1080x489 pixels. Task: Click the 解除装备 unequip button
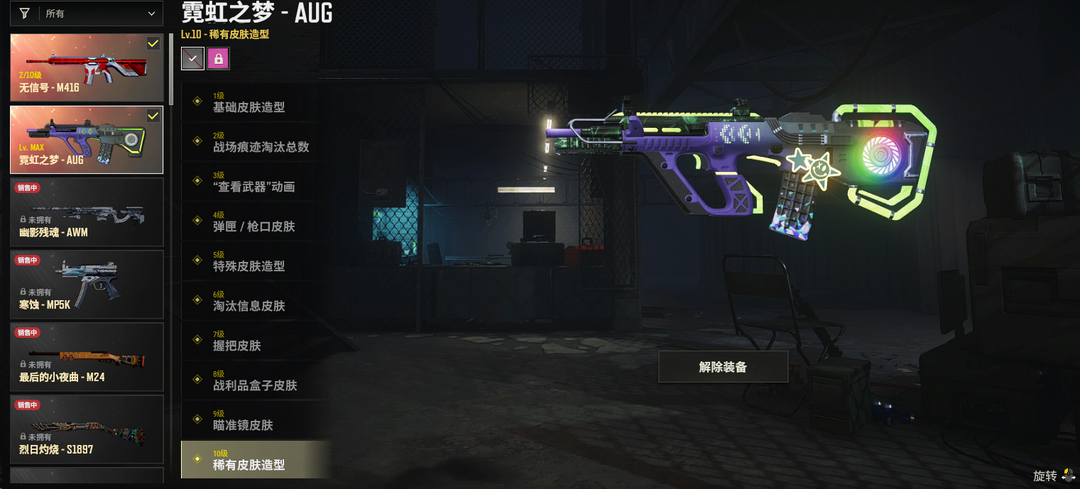tap(723, 367)
